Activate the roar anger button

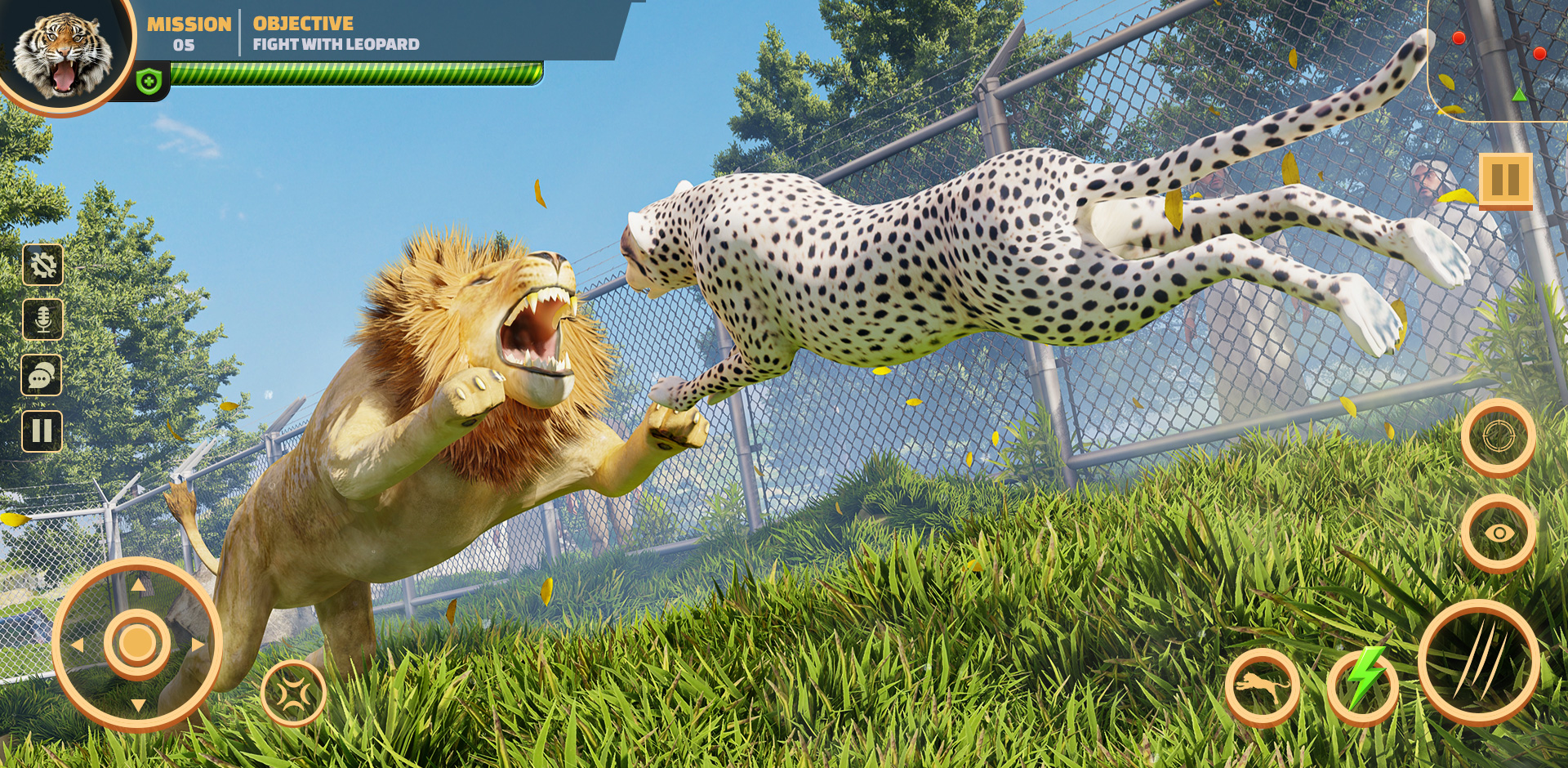(x=293, y=694)
